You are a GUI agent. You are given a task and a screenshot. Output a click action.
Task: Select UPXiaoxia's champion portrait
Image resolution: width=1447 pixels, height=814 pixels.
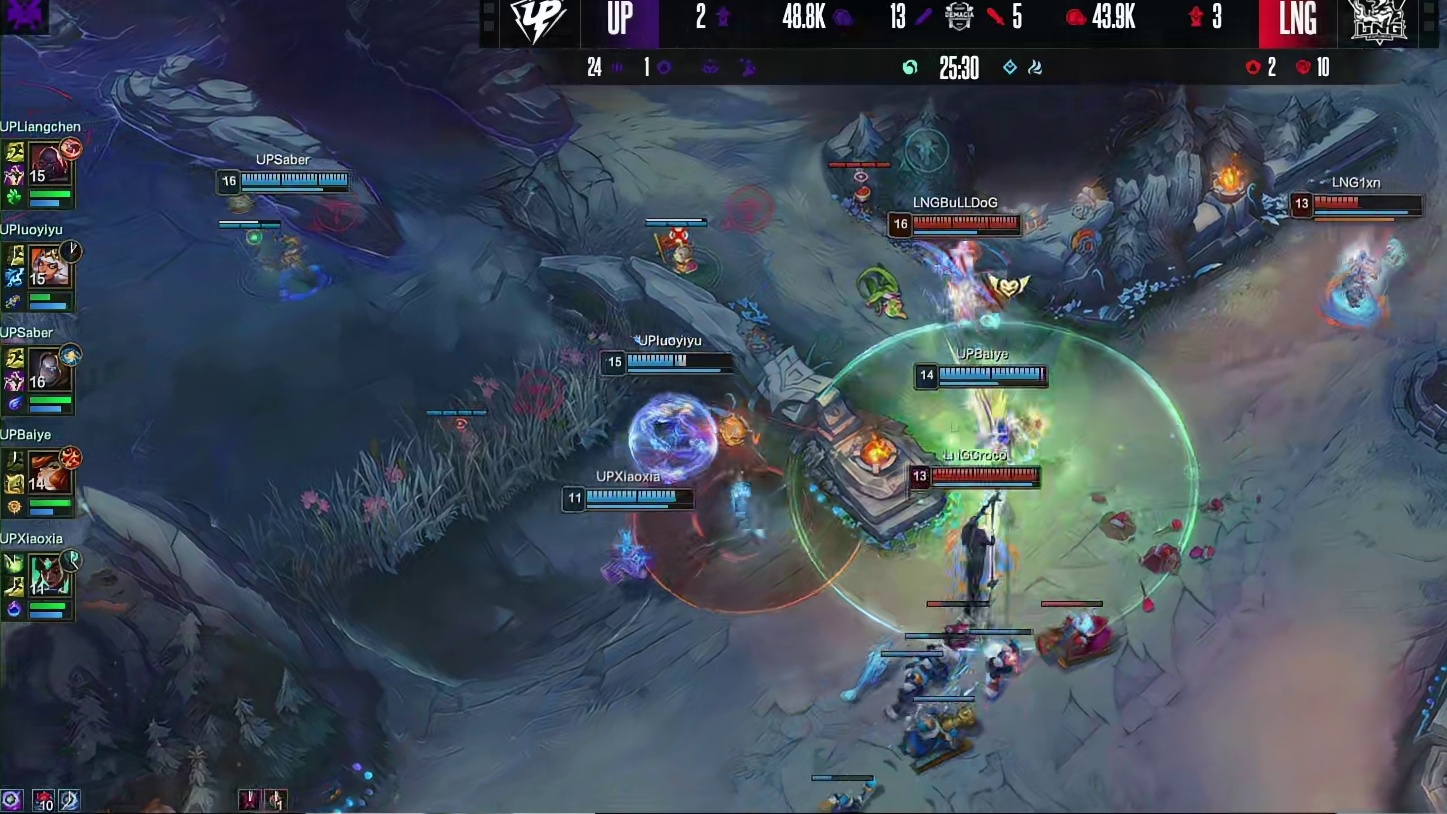pos(47,574)
